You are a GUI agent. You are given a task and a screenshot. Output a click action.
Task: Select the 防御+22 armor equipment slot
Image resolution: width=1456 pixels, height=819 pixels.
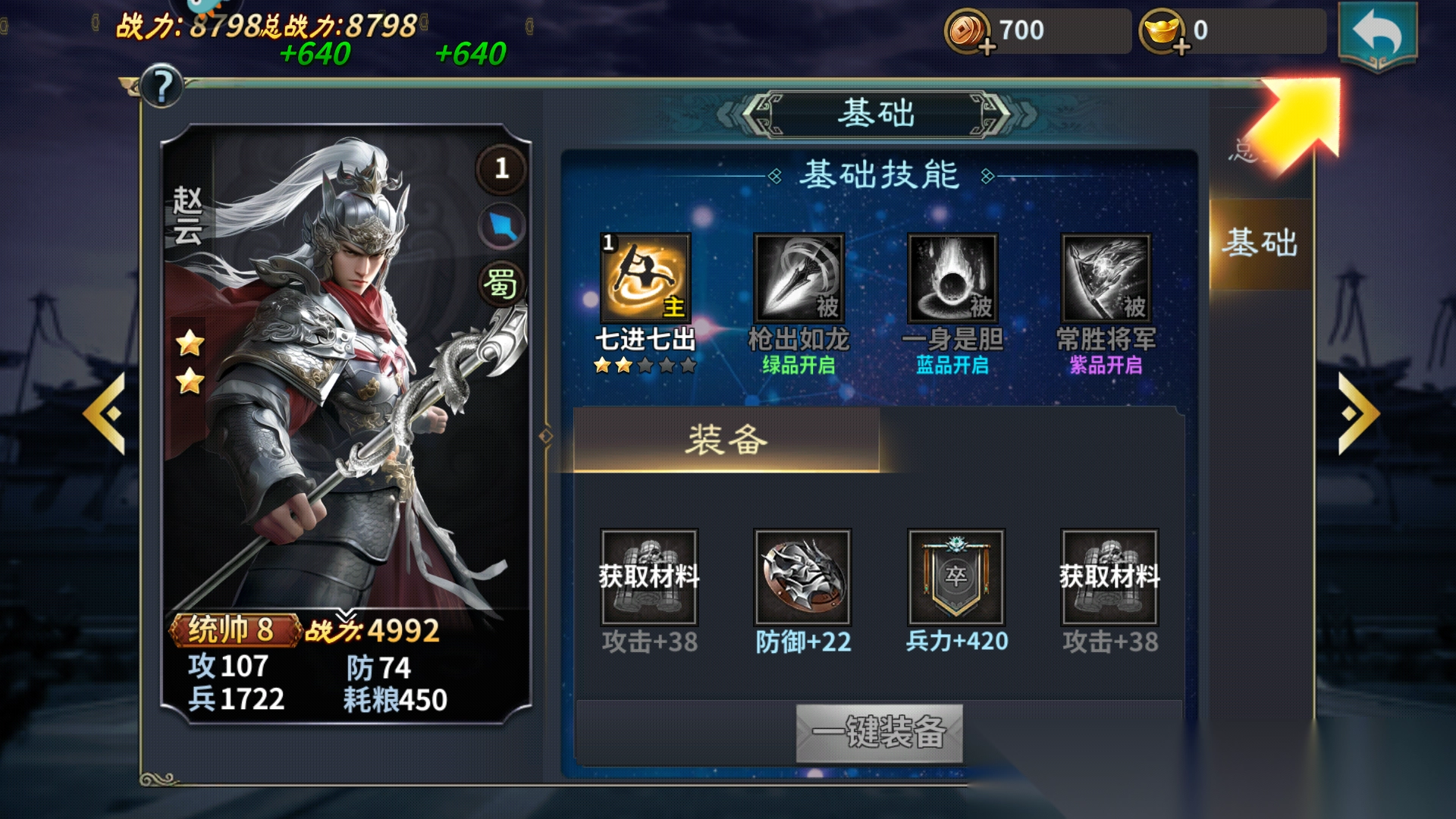(x=802, y=577)
